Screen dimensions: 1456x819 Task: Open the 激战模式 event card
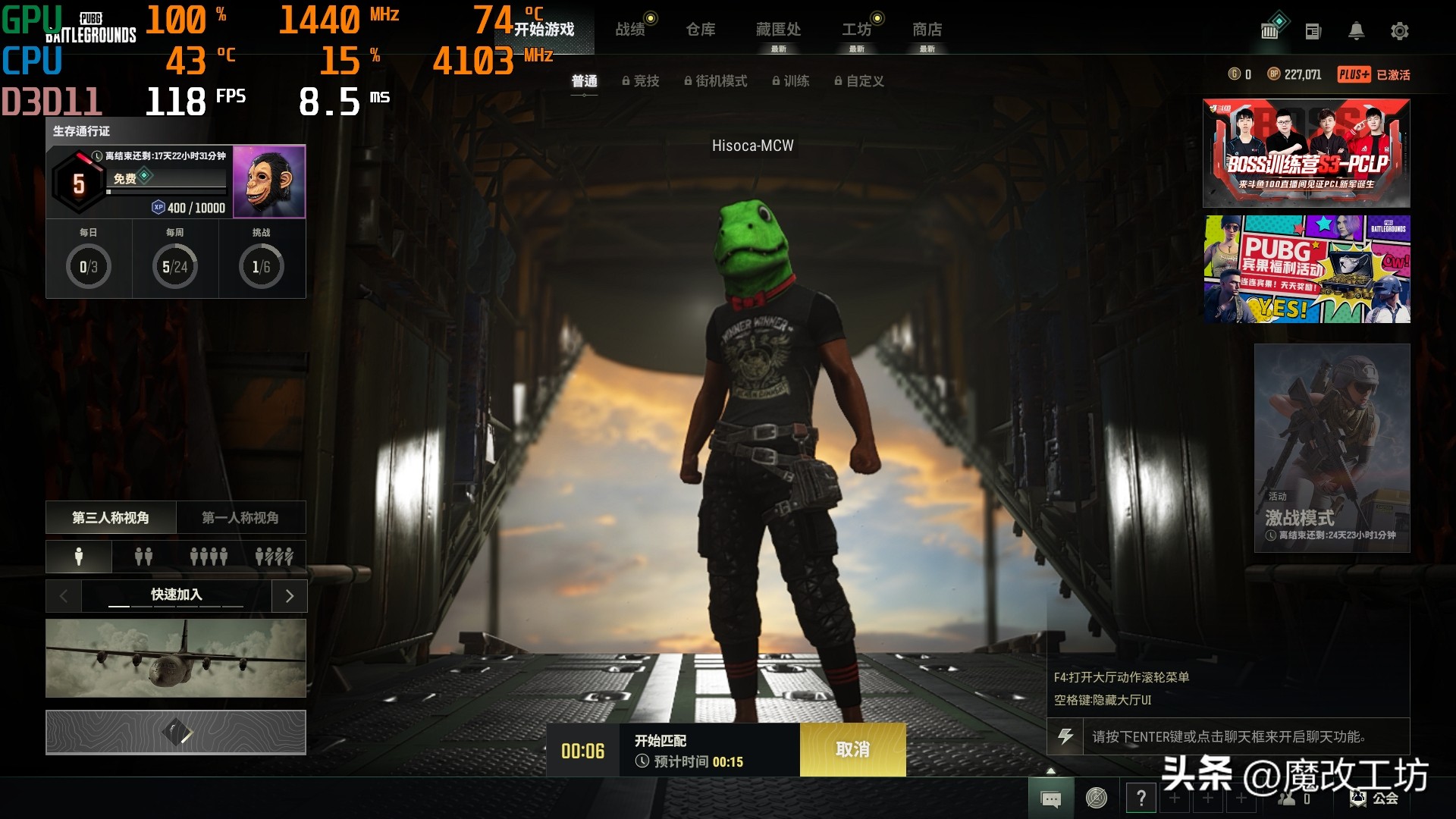click(1332, 447)
